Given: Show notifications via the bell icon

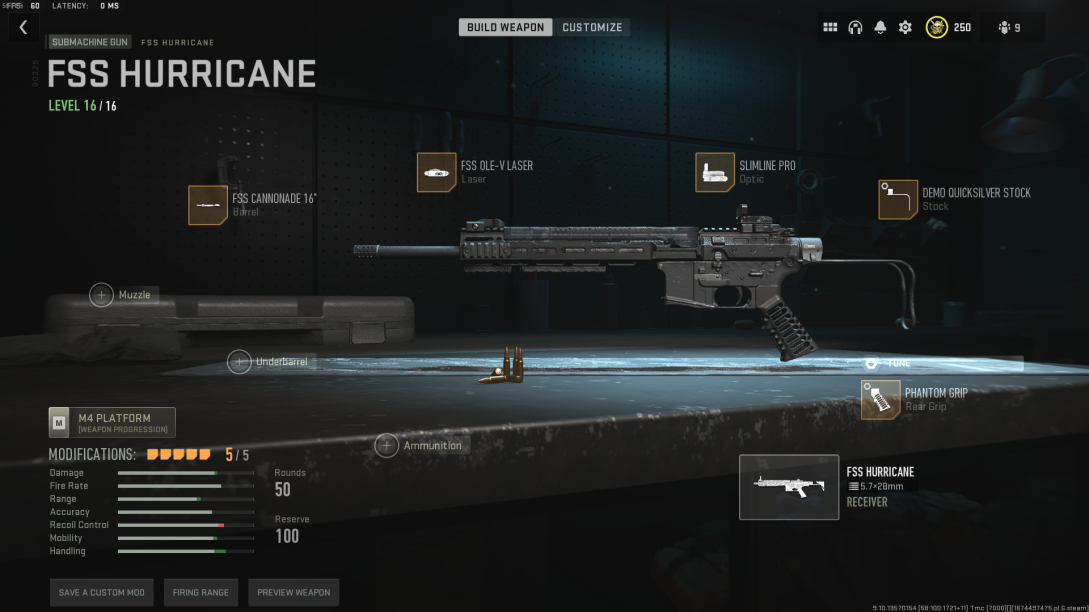Looking at the screenshot, I should click(880, 28).
